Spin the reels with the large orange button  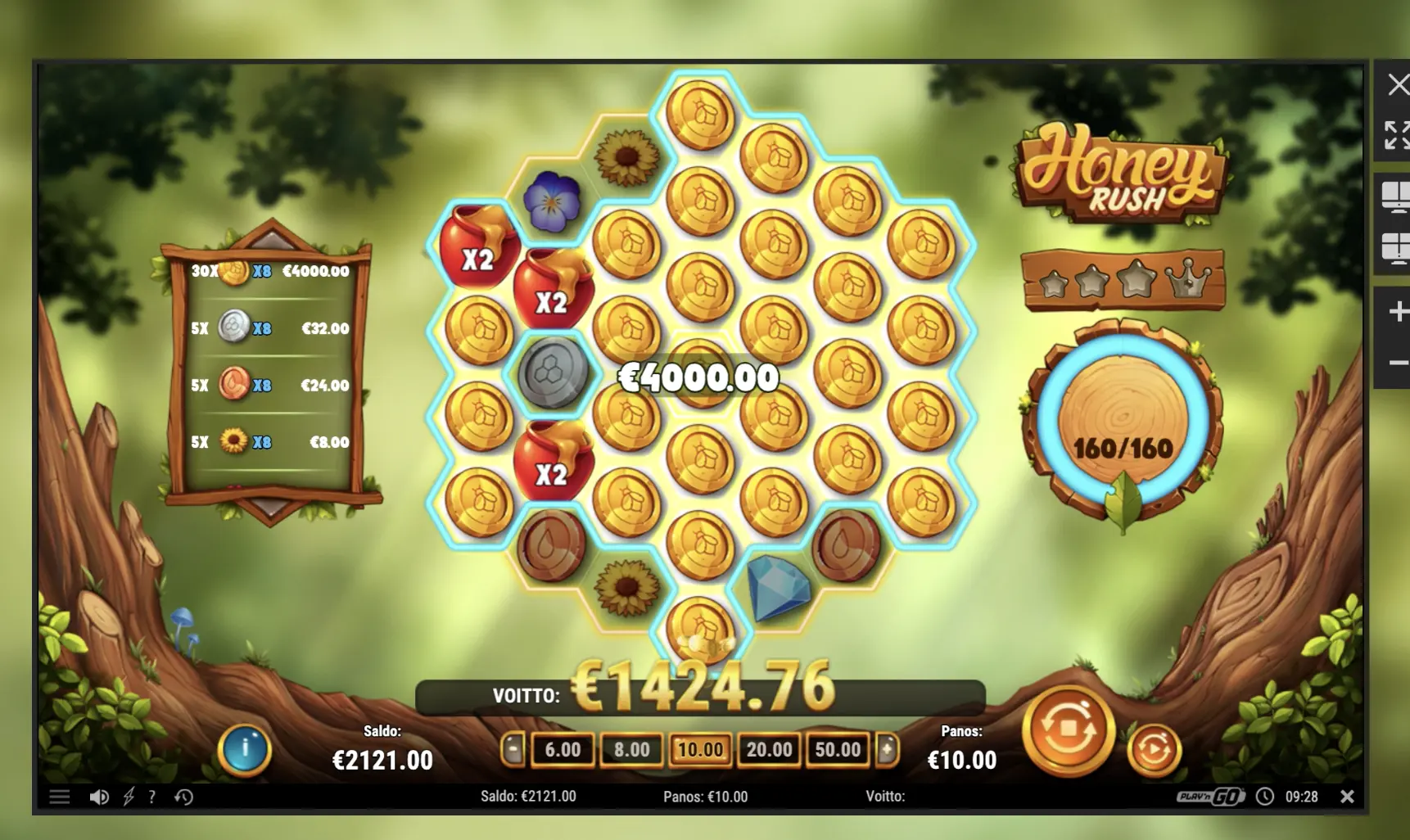click(x=1068, y=729)
